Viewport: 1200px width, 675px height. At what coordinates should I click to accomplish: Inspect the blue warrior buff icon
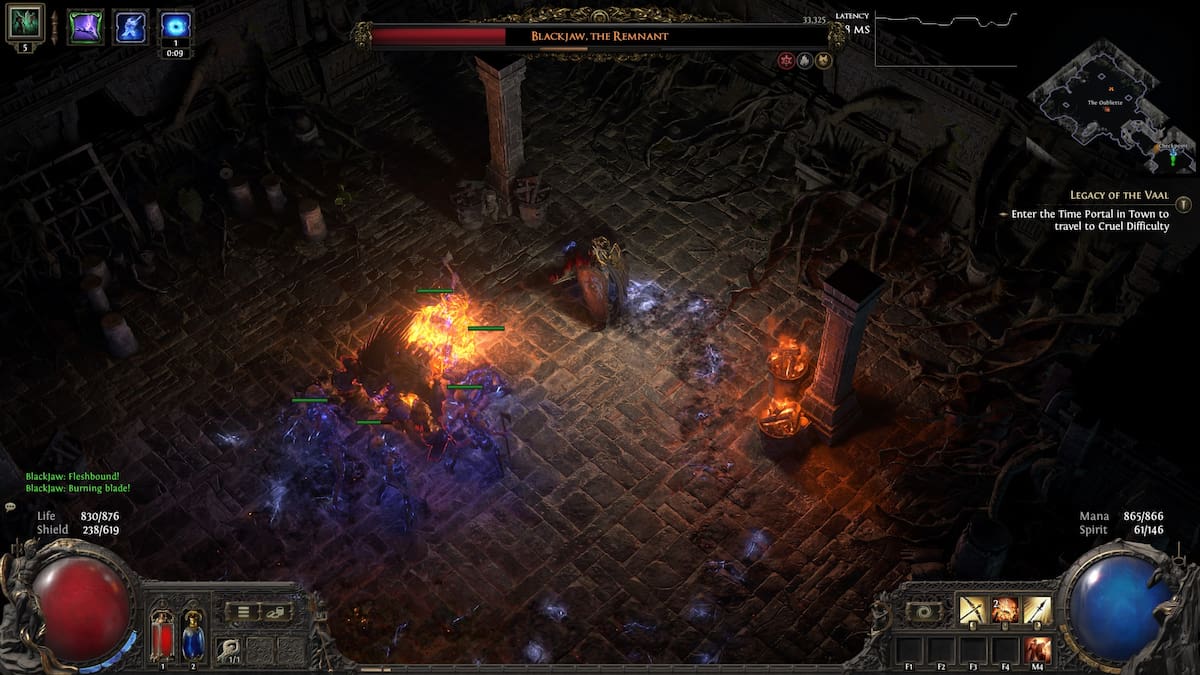coord(131,26)
